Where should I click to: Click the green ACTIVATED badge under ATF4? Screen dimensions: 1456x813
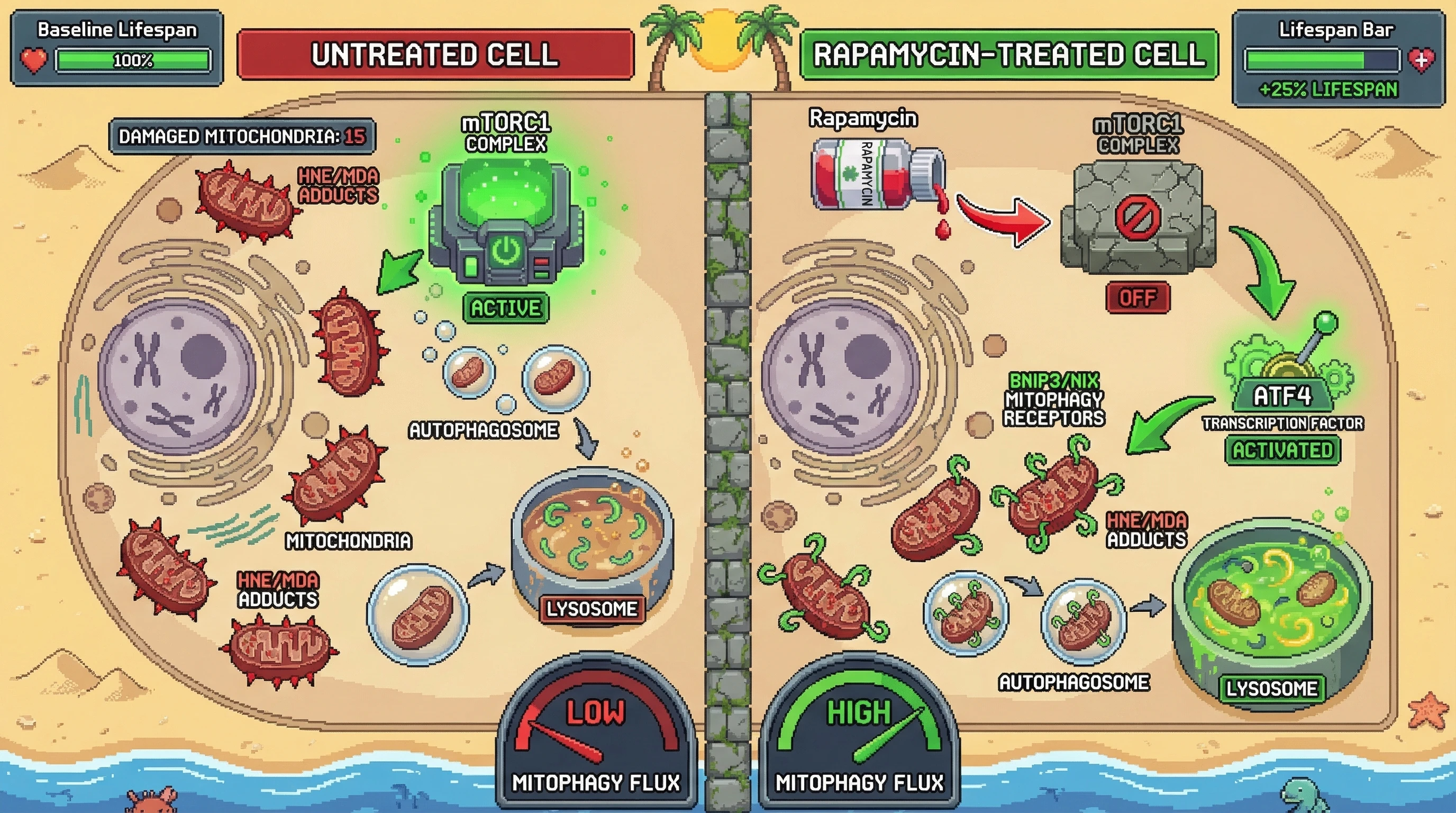[1282, 450]
